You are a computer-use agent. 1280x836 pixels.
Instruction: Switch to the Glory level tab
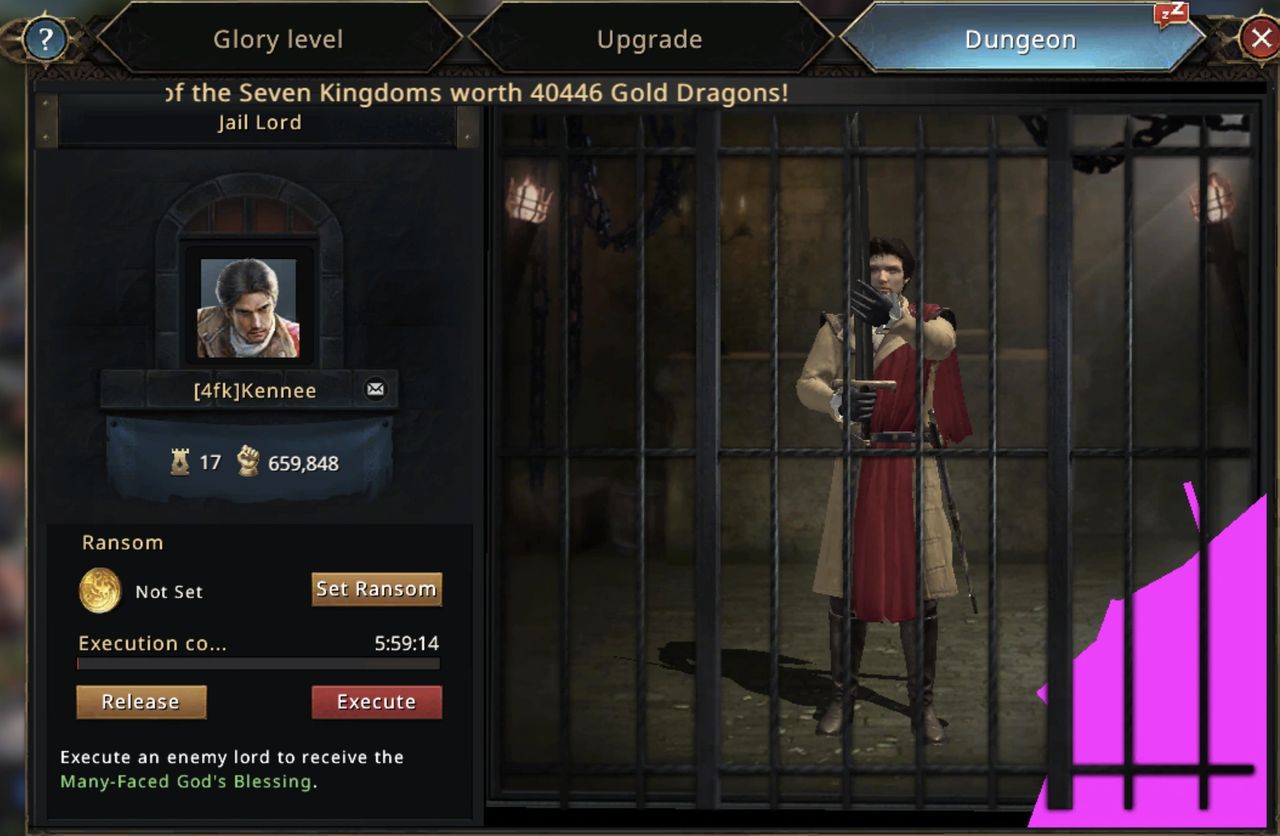[278, 40]
